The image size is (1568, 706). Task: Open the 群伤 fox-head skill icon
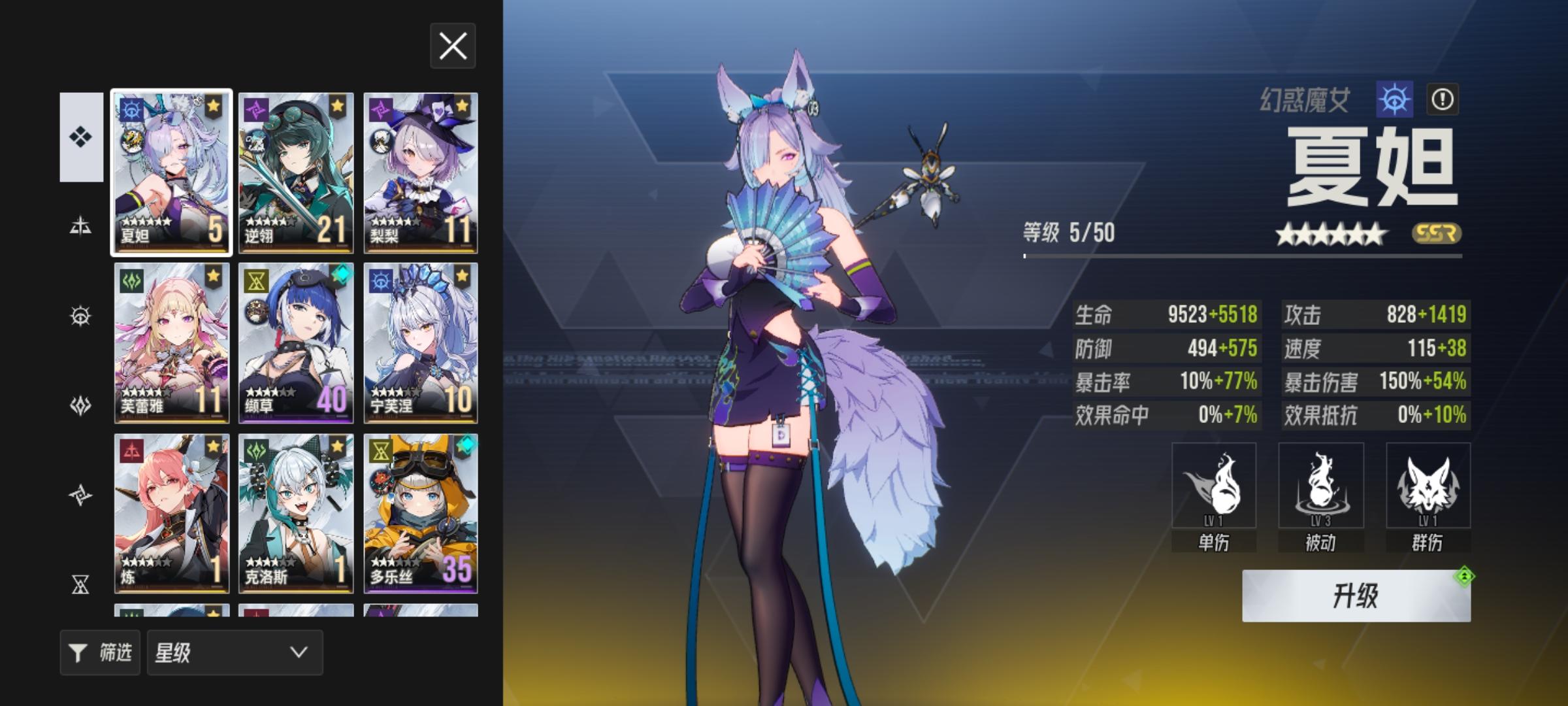point(1428,487)
